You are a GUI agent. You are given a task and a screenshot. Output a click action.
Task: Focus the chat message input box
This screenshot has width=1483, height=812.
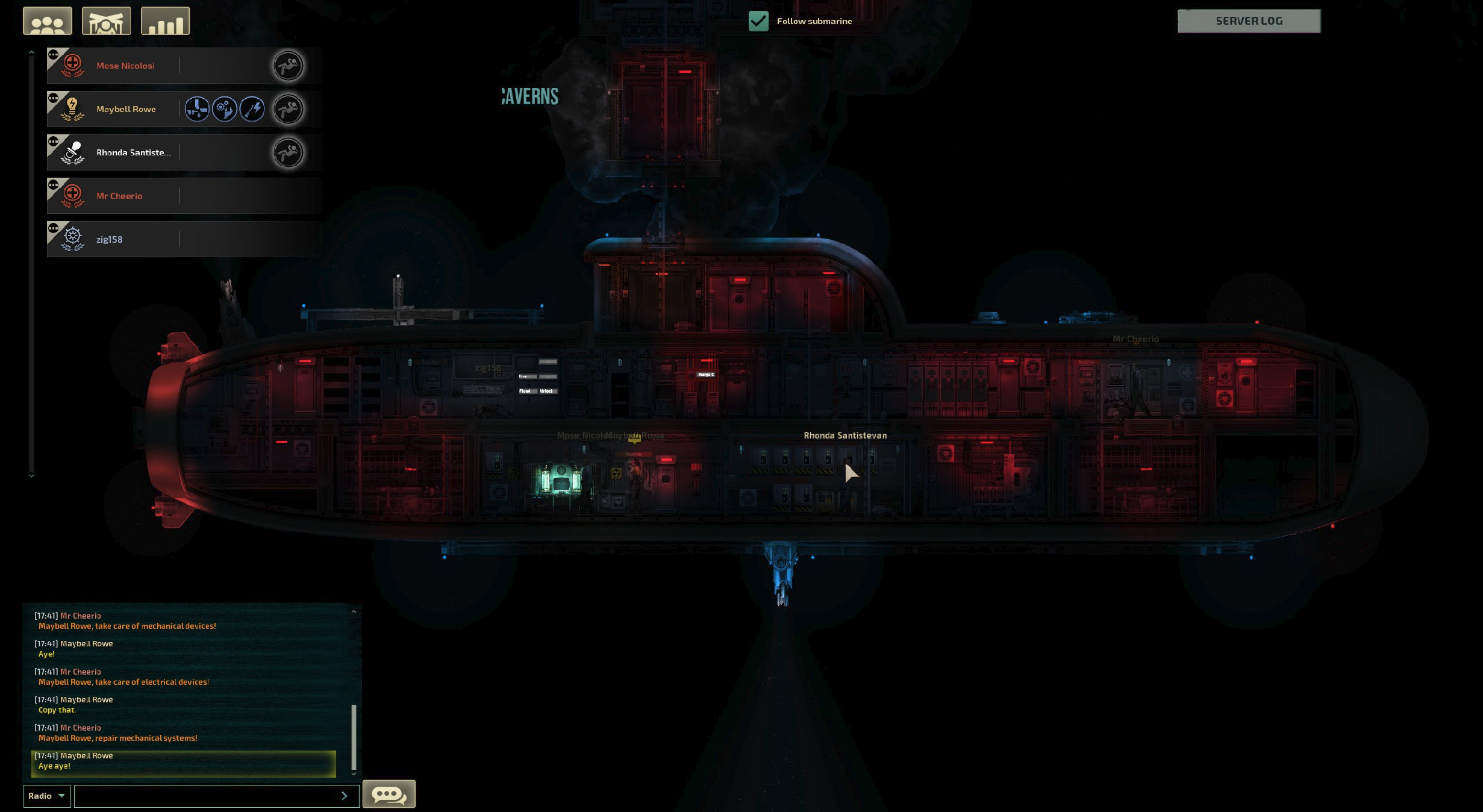point(205,796)
